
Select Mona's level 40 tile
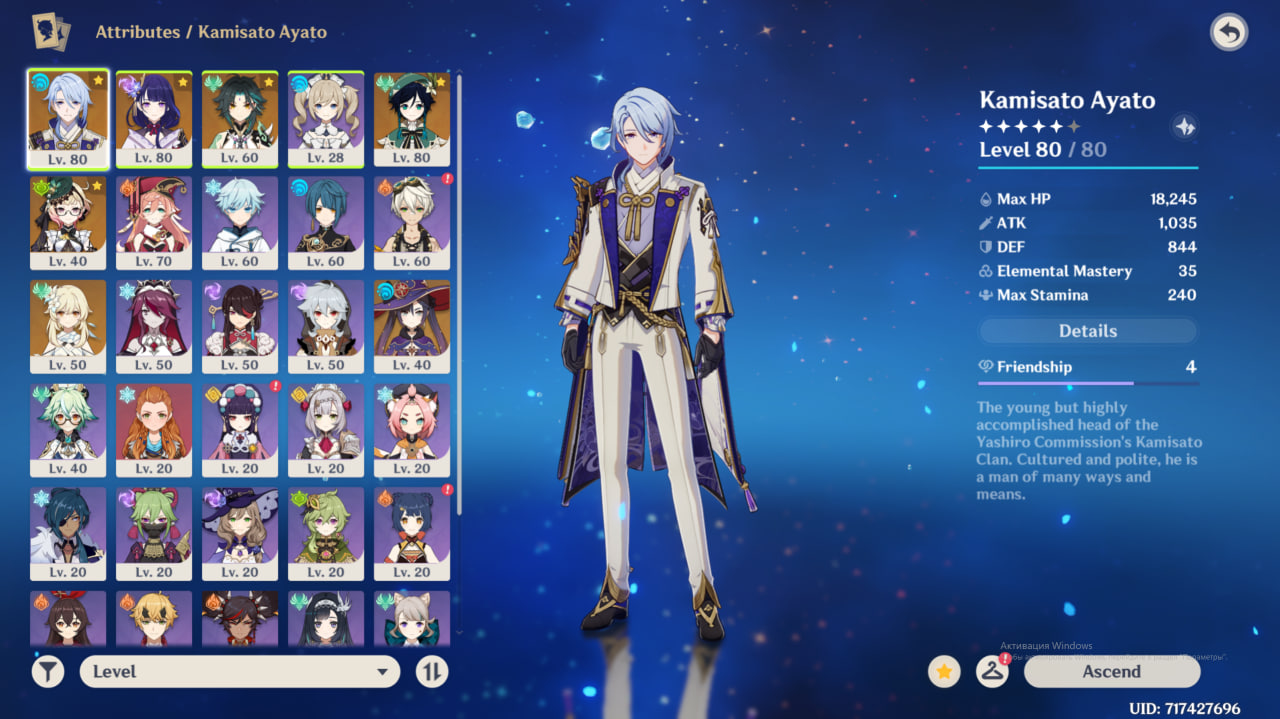click(x=412, y=326)
